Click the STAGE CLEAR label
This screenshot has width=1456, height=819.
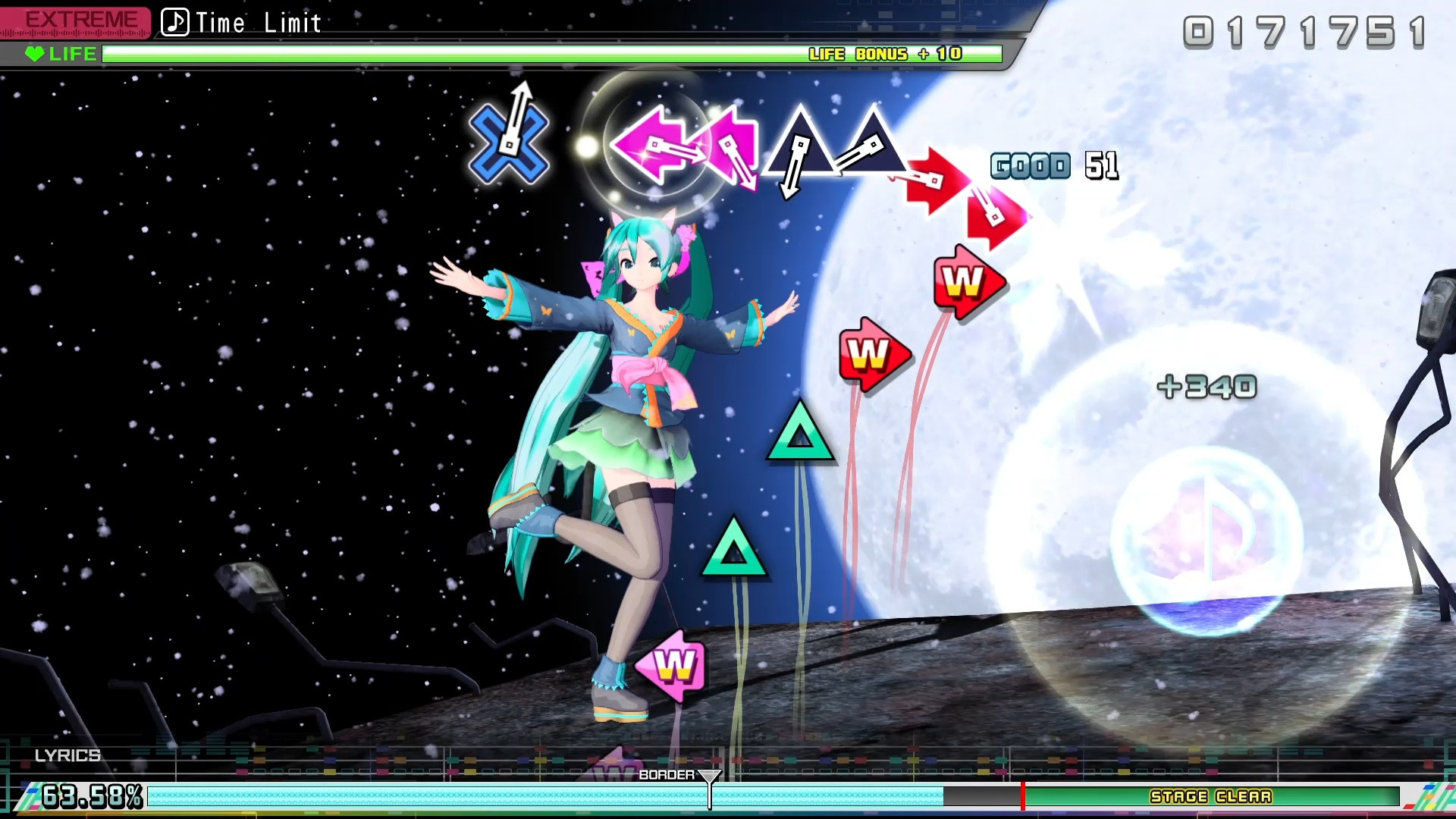pos(1210,797)
